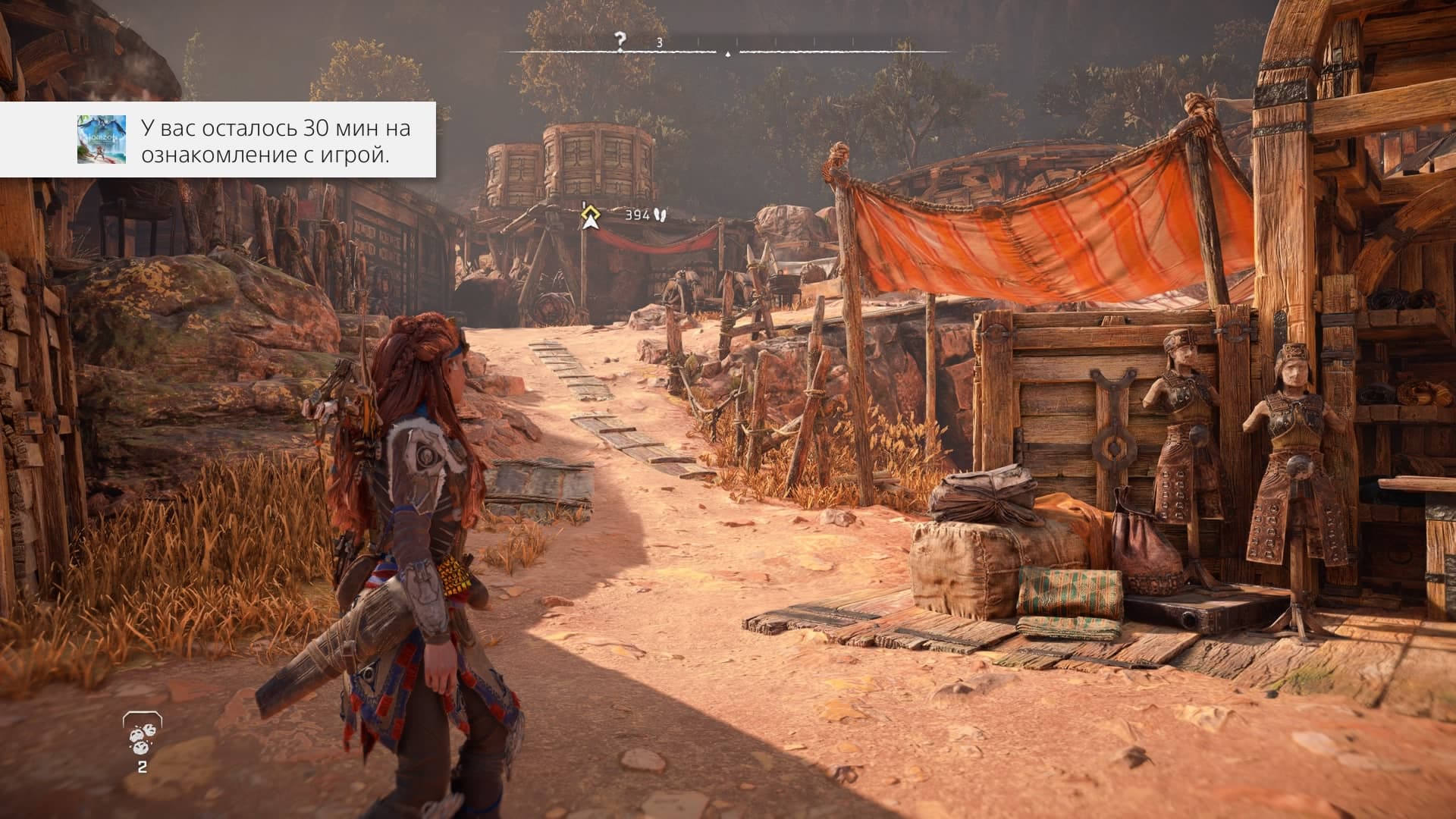
Task: Use the medicinal berries pouch icon
Action: 142,439
